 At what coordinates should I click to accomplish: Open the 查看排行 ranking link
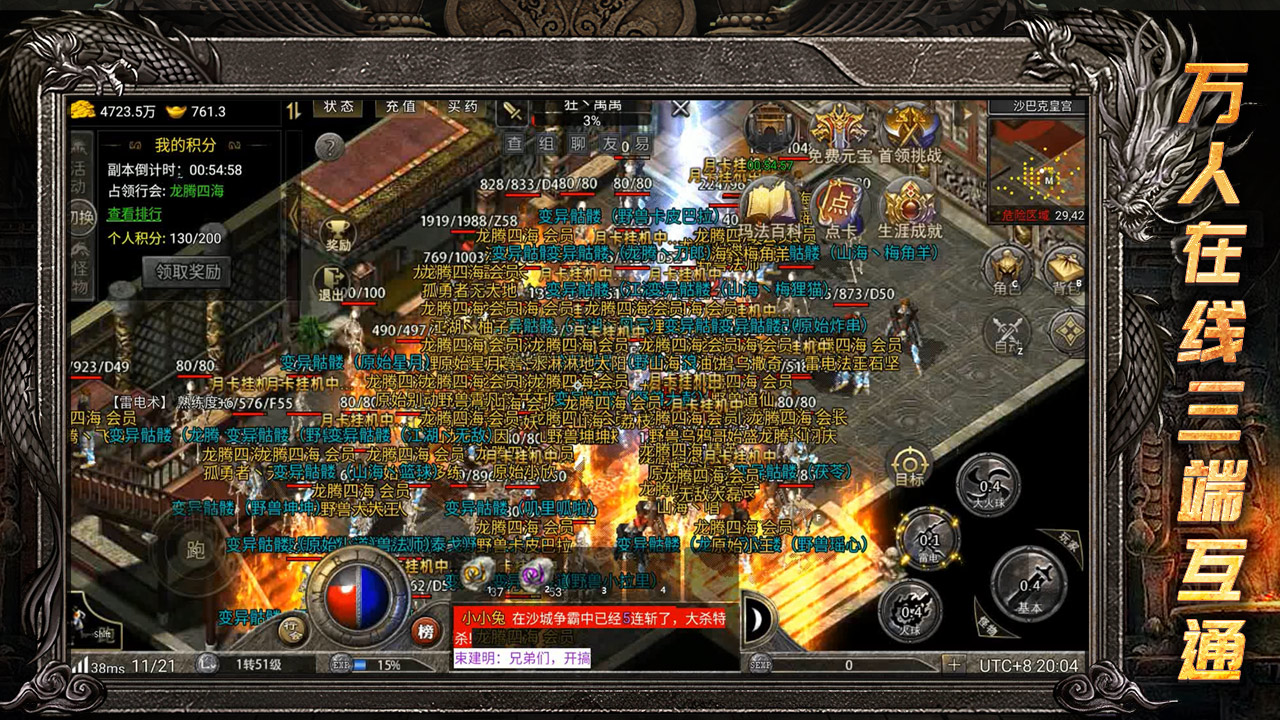pos(135,214)
